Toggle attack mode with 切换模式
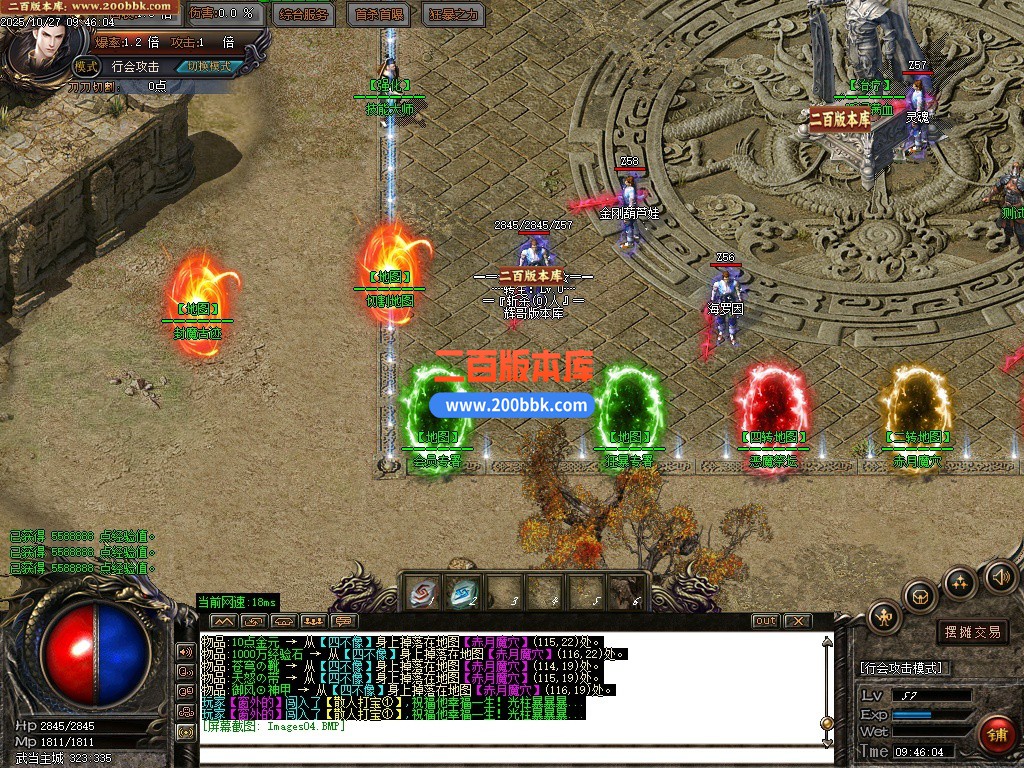This screenshot has width=1024, height=768. coord(208,67)
